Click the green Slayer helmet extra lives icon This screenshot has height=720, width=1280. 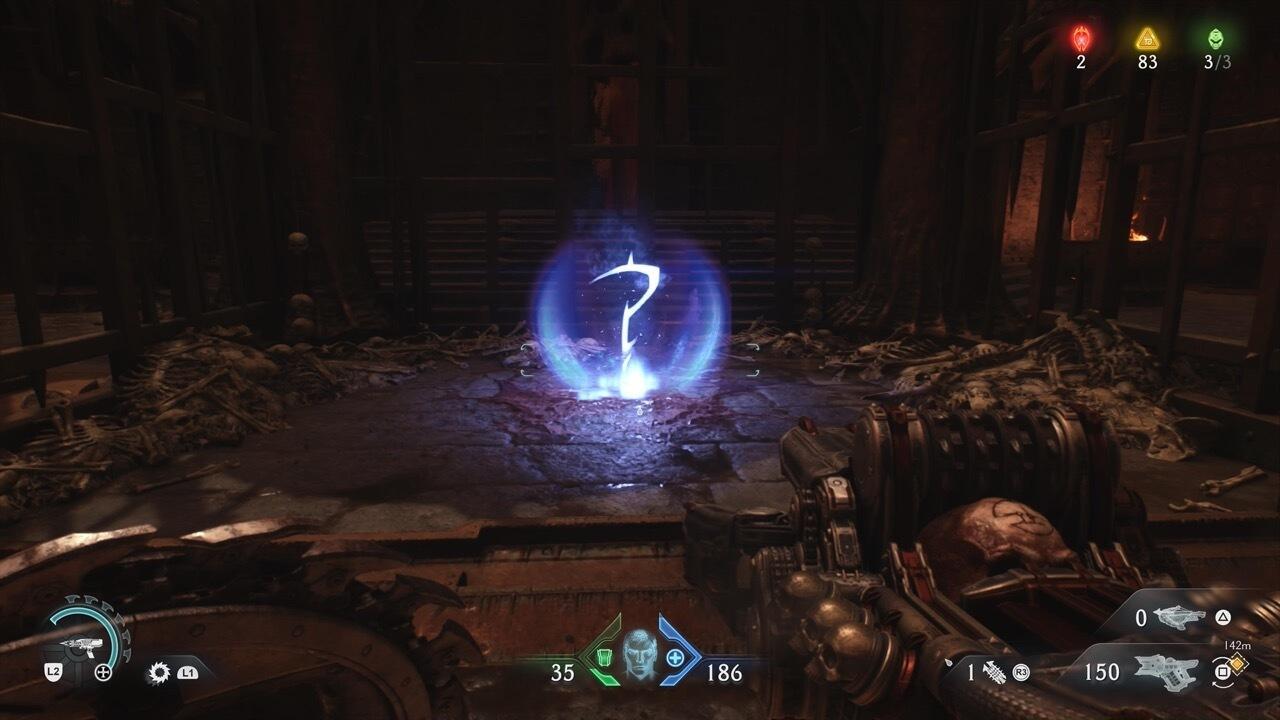[1216, 39]
